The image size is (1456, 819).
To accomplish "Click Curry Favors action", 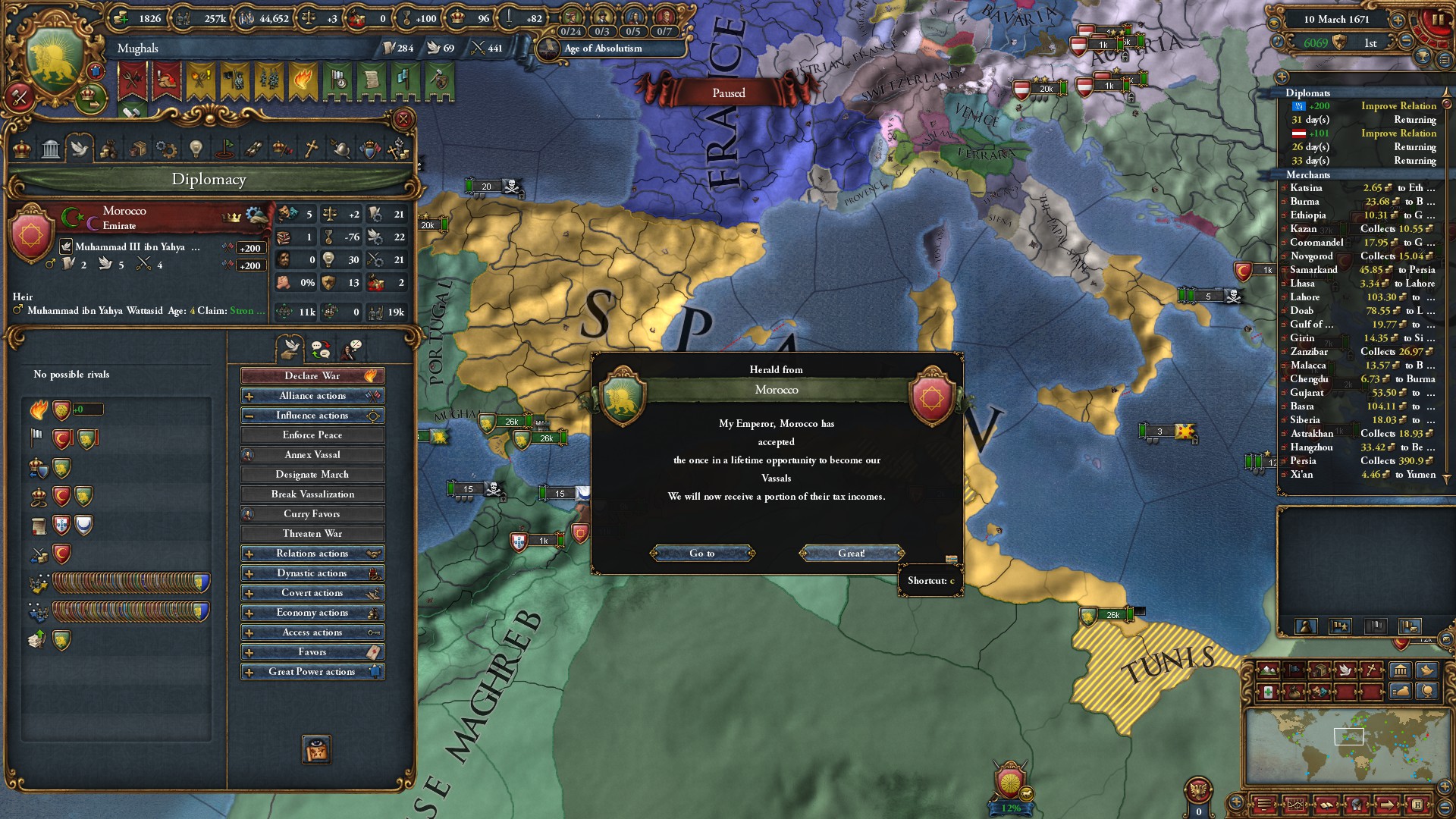I will (x=312, y=514).
